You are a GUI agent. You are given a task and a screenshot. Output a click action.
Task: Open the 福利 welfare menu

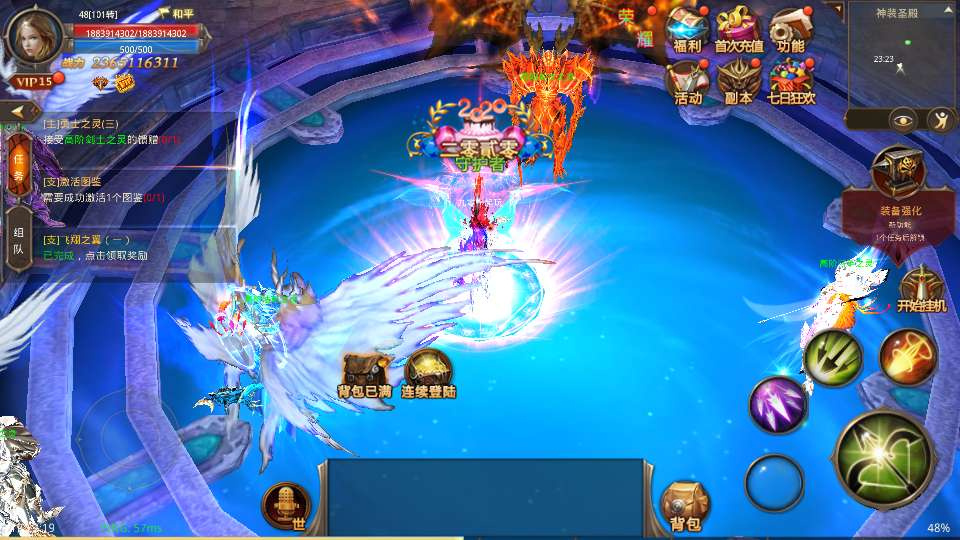[687, 29]
